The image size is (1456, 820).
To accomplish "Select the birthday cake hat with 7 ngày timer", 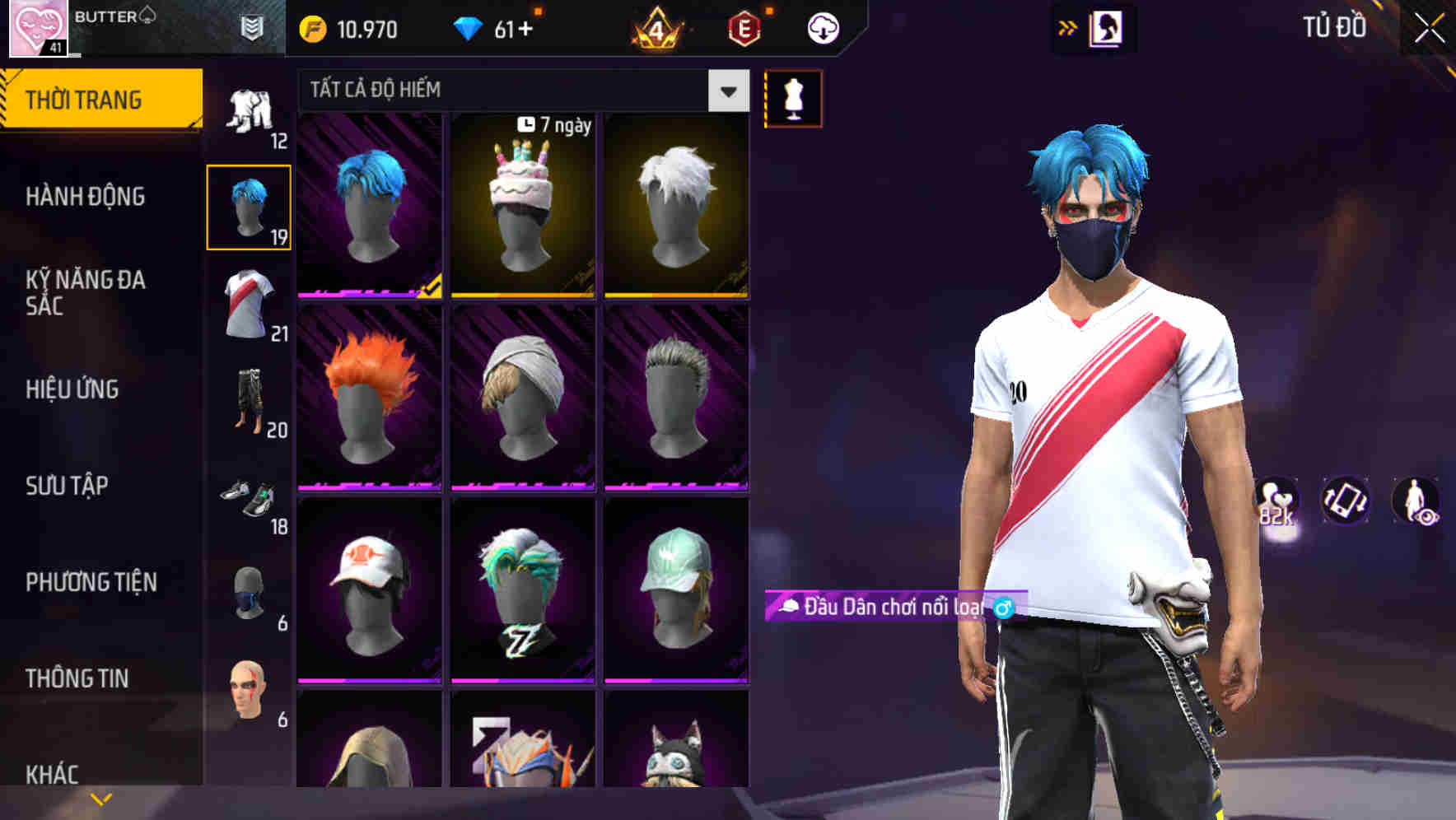I will pyautogui.click(x=524, y=206).
